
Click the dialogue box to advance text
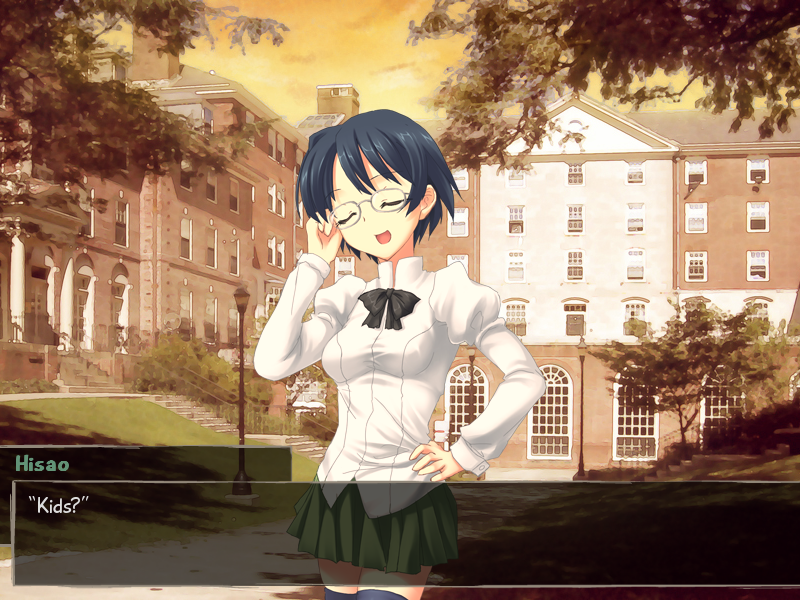pyautogui.click(x=400, y=532)
